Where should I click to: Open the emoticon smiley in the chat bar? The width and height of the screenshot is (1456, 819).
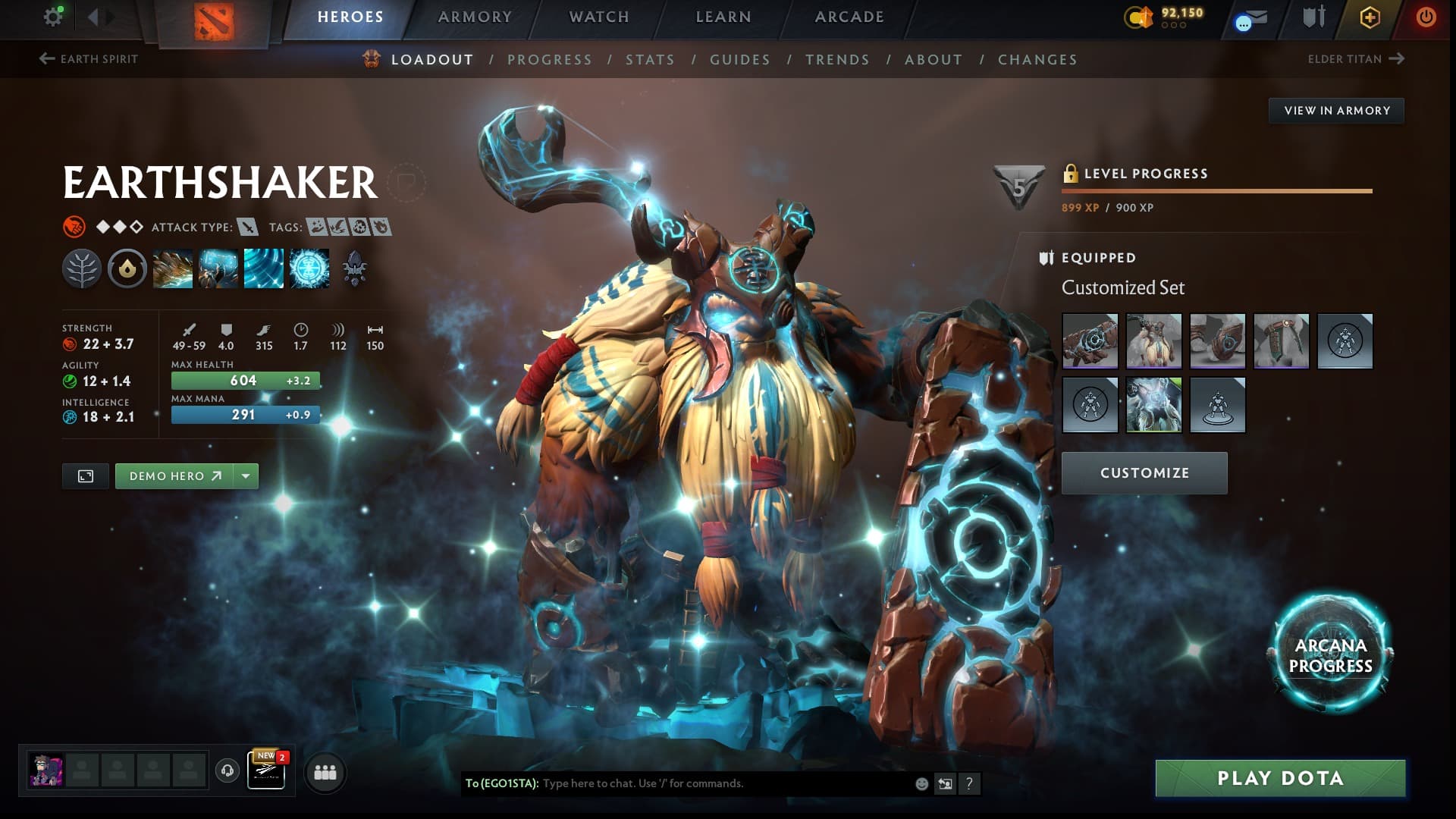(x=920, y=785)
